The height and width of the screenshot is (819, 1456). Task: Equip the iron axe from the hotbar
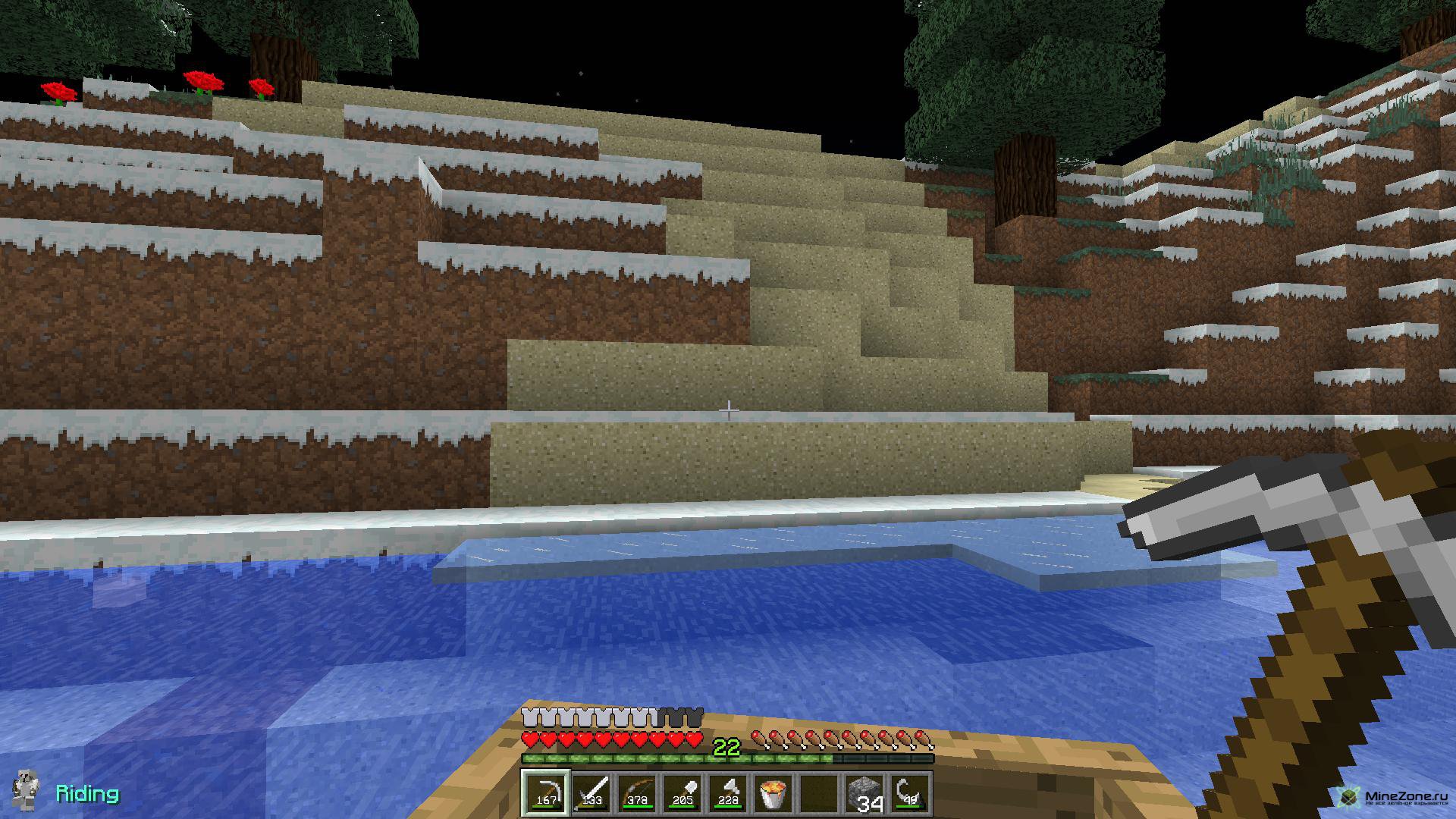(728, 792)
